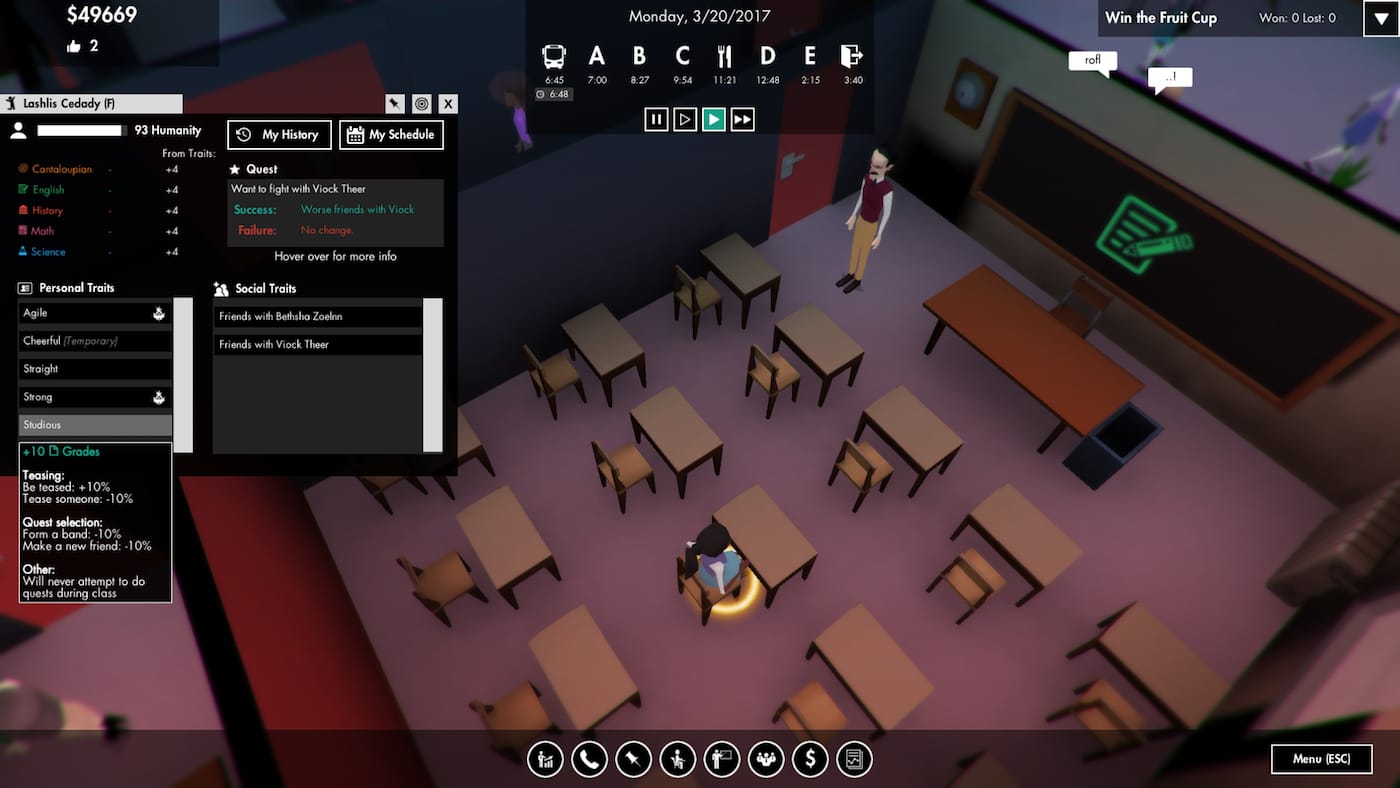1400x788 pixels.
Task: Click the statistics presenter icon, leftmost bottom toolbar
Action: (x=545, y=759)
